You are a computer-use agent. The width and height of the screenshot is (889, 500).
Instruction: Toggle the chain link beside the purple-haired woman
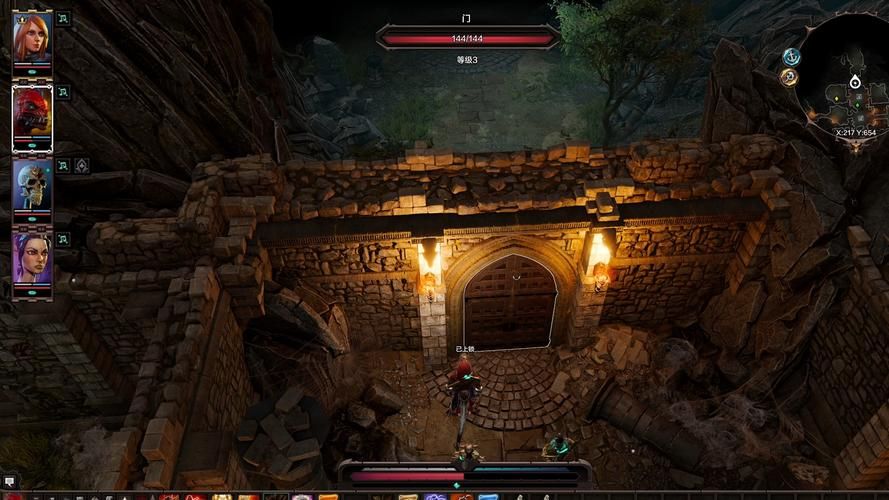63,239
